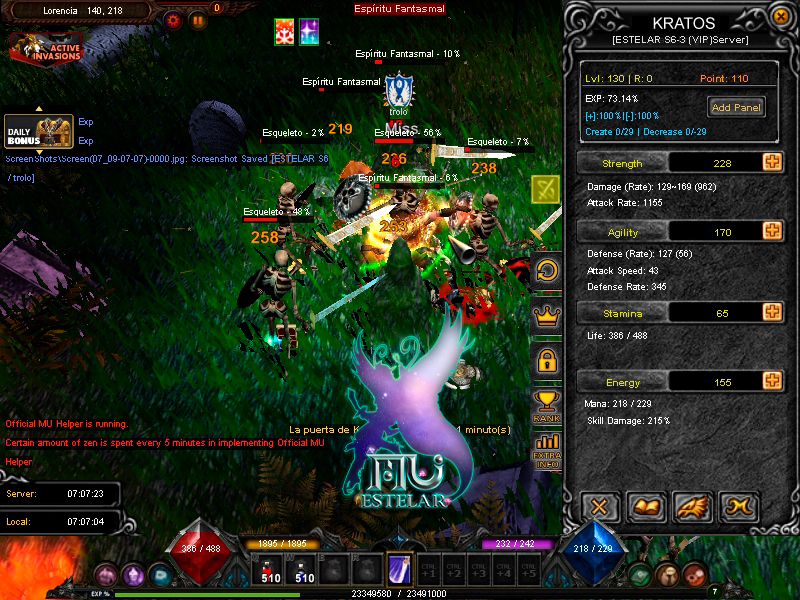The width and height of the screenshot is (800, 600).
Task: Open MU Helper gear settings
Action: point(173,19)
